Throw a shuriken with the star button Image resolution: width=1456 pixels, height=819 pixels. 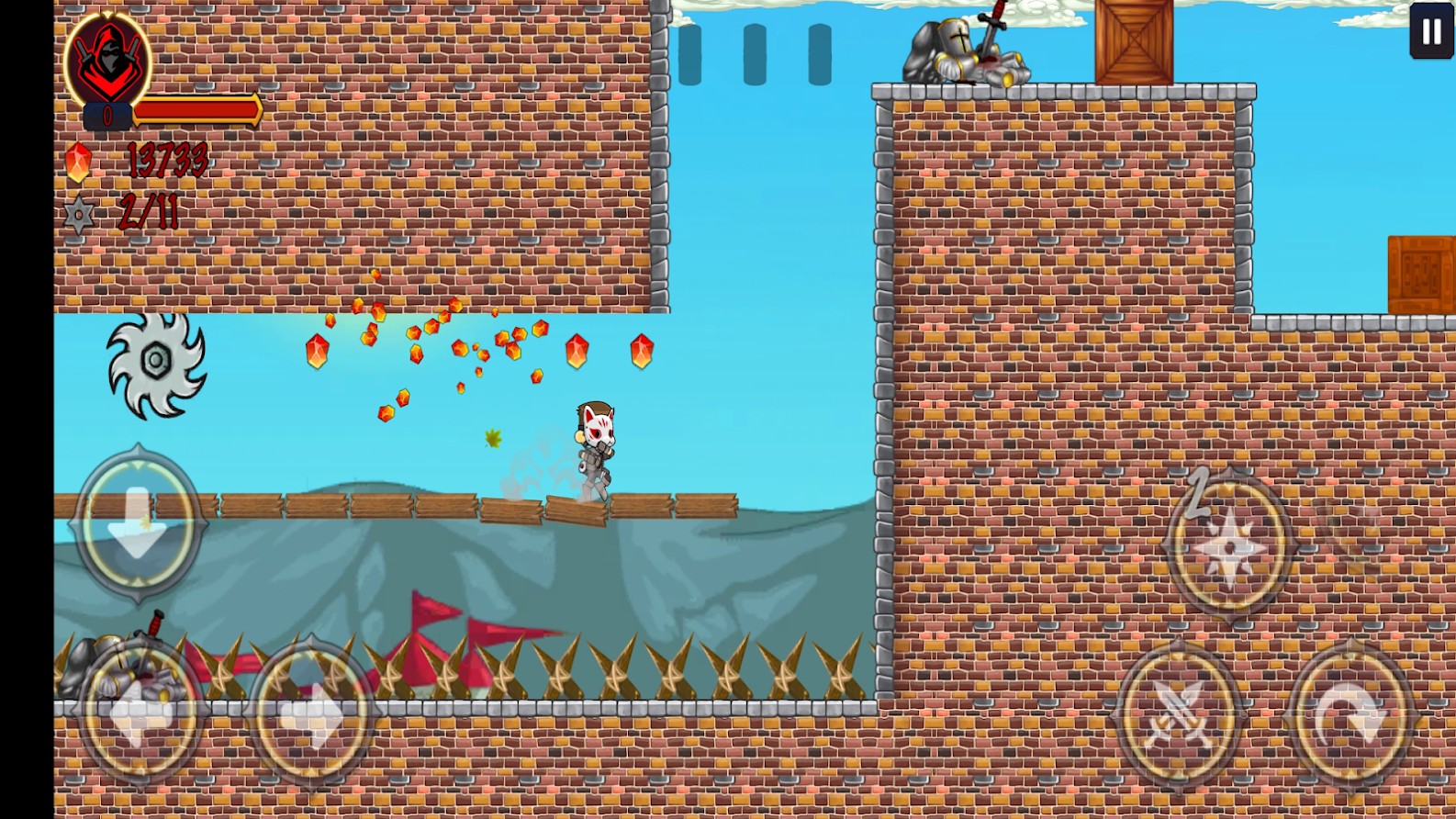click(x=1229, y=546)
